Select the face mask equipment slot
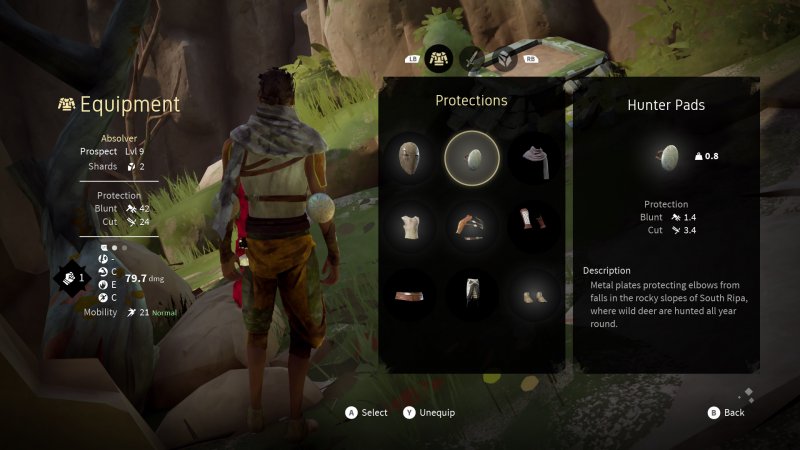The width and height of the screenshot is (800, 450). (x=409, y=158)
